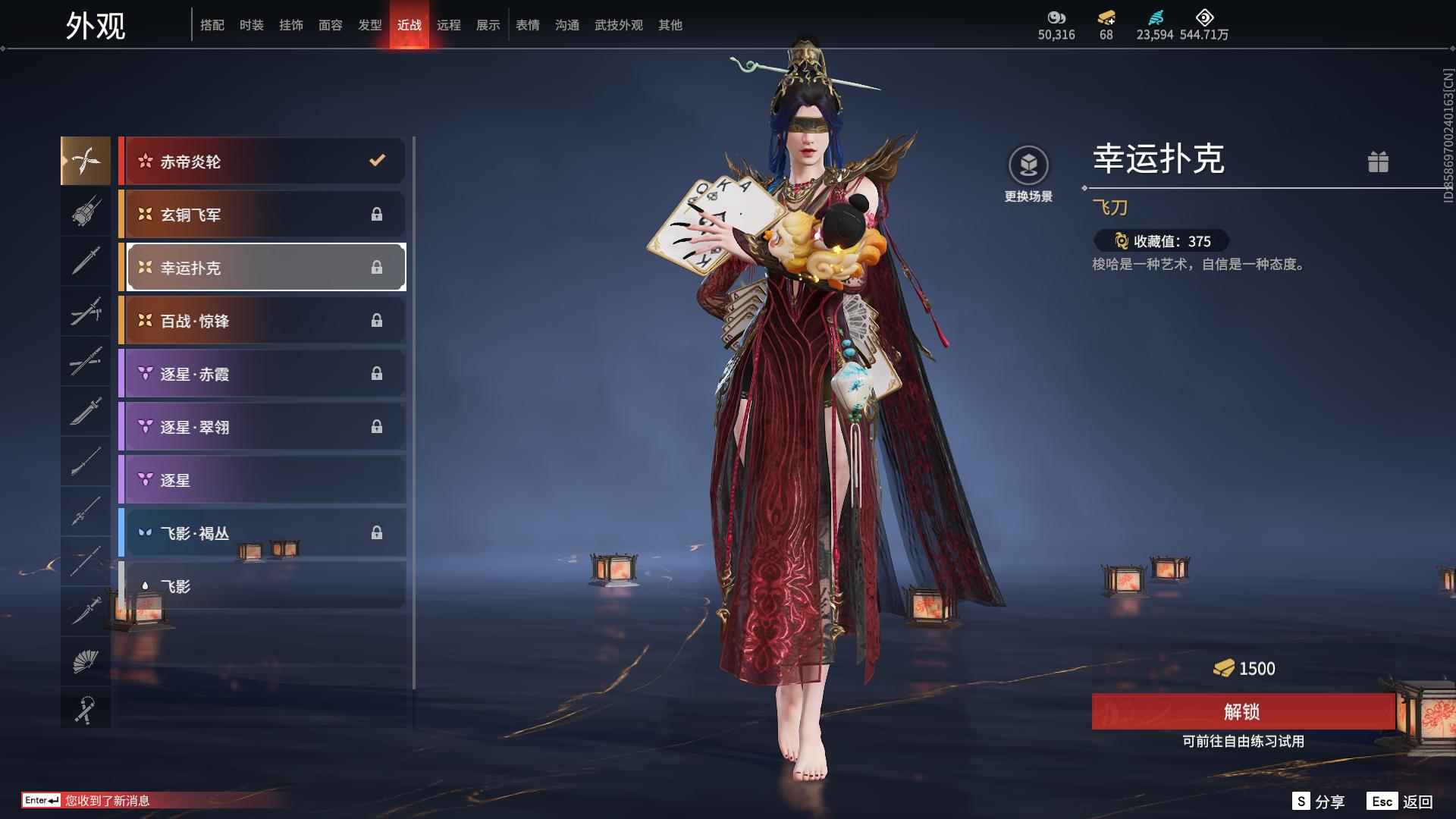Viewport: 1456px width, 819px height.
Task: Open the 时装 menu tab
Action: 251,24
